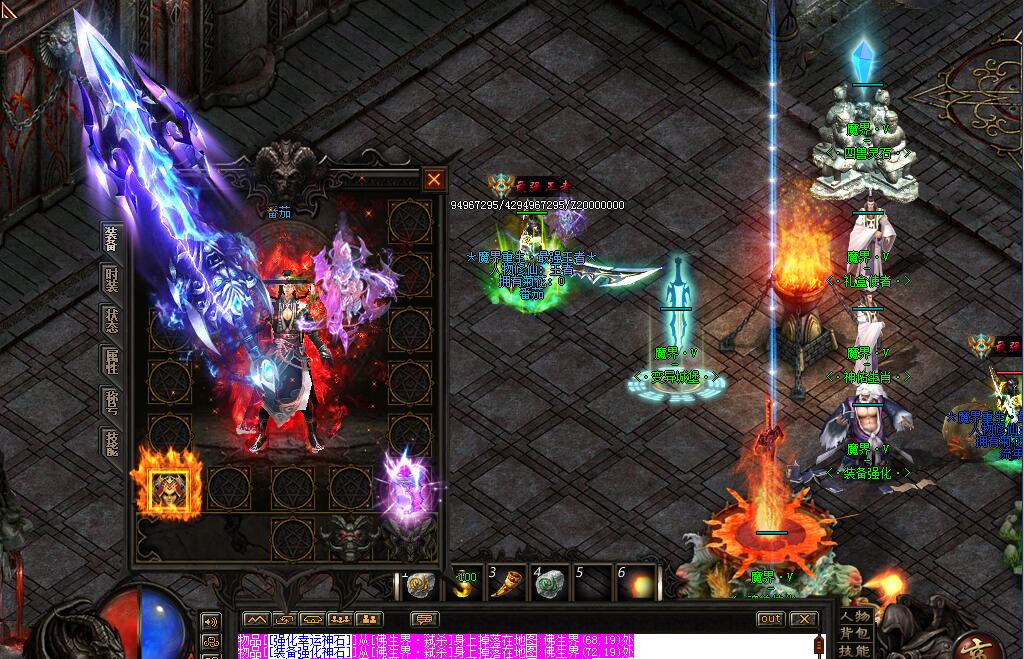Select the 属性 attributes tab
The image size is (1024, 659).
pyautogui.click(x=112, y=361)
